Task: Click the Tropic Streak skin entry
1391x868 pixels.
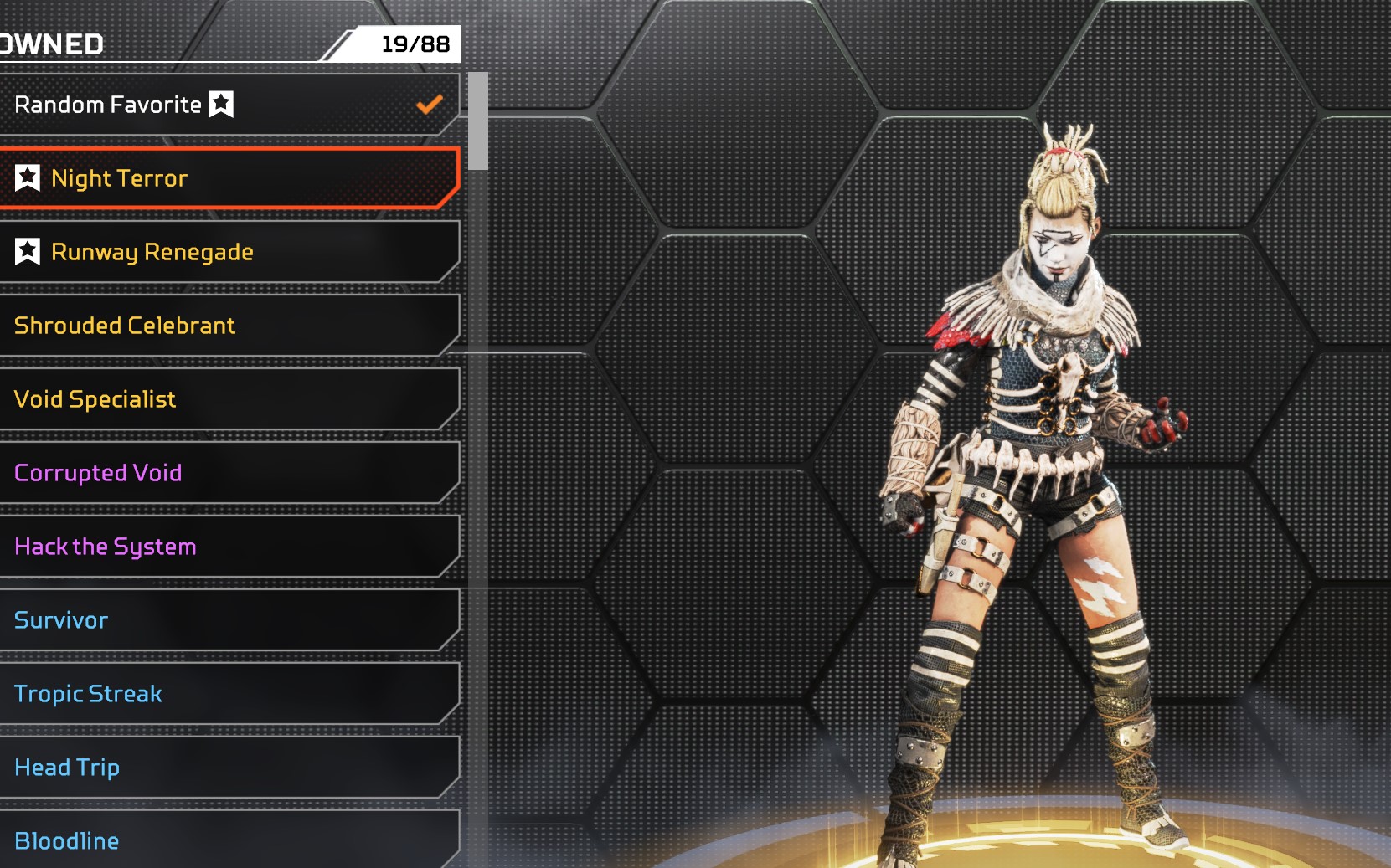Action: coord(226,694)
